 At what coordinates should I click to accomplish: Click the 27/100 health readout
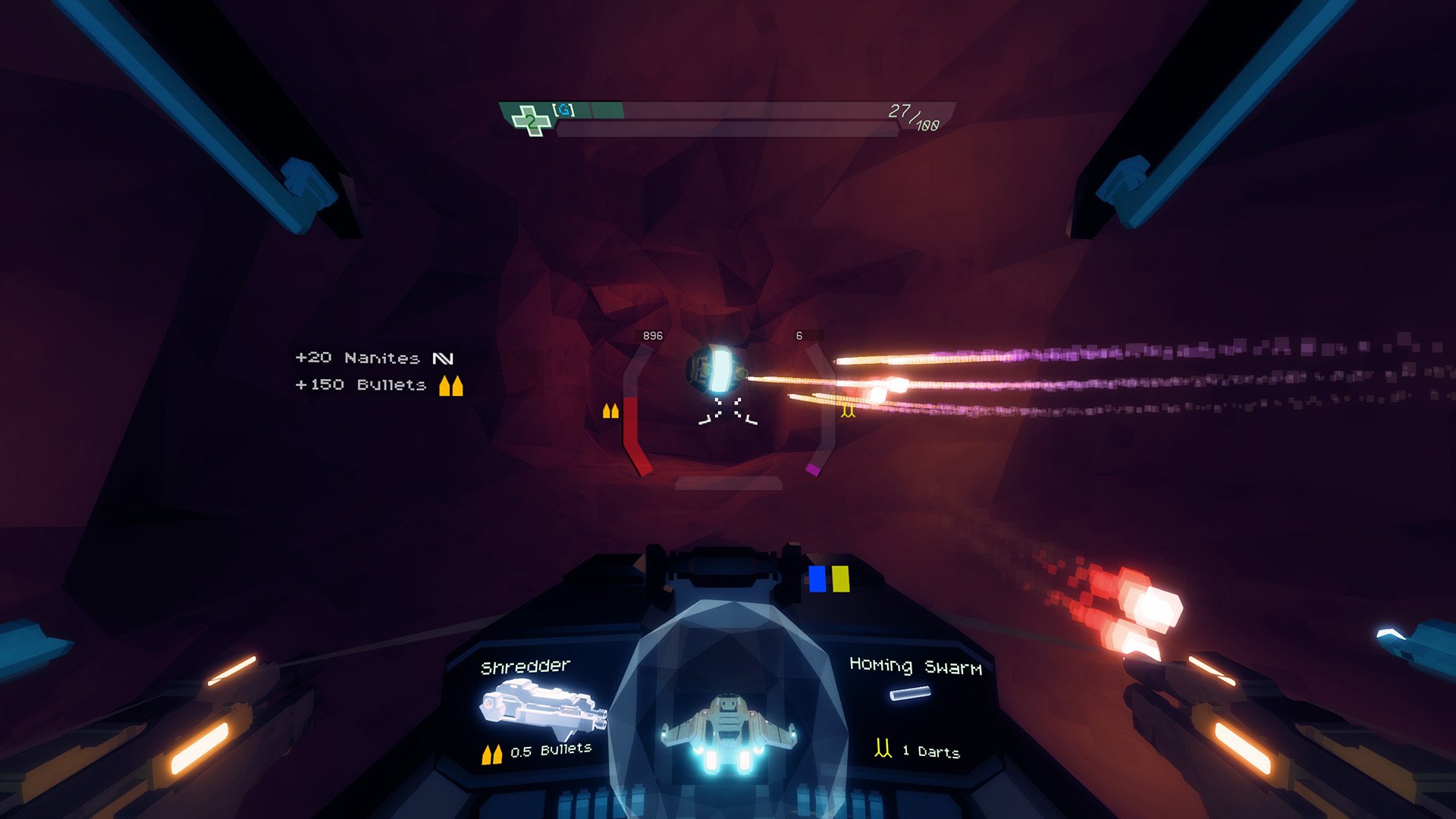[x=912, y=115]
